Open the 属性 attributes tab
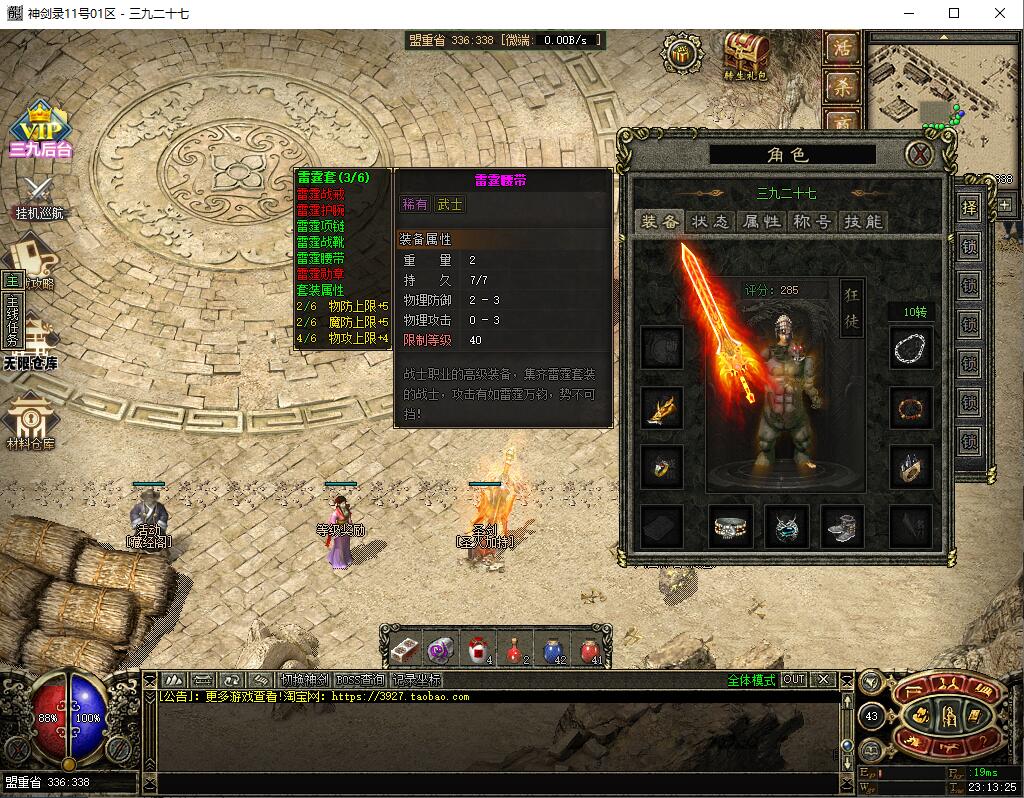This screenshot has width=1024, height=798. tap(761, 222)
